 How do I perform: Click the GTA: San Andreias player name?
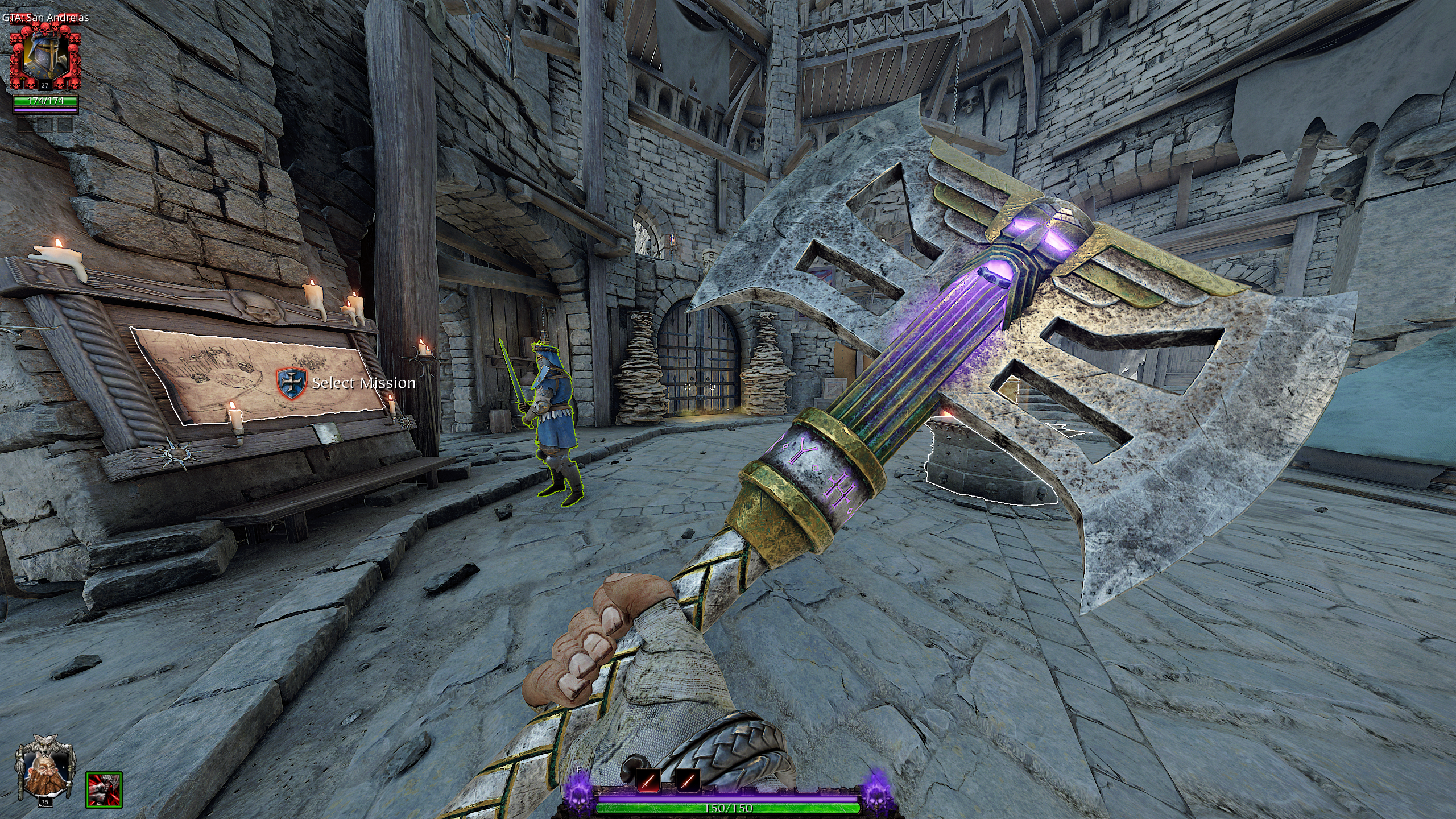(x=45, y=18)
